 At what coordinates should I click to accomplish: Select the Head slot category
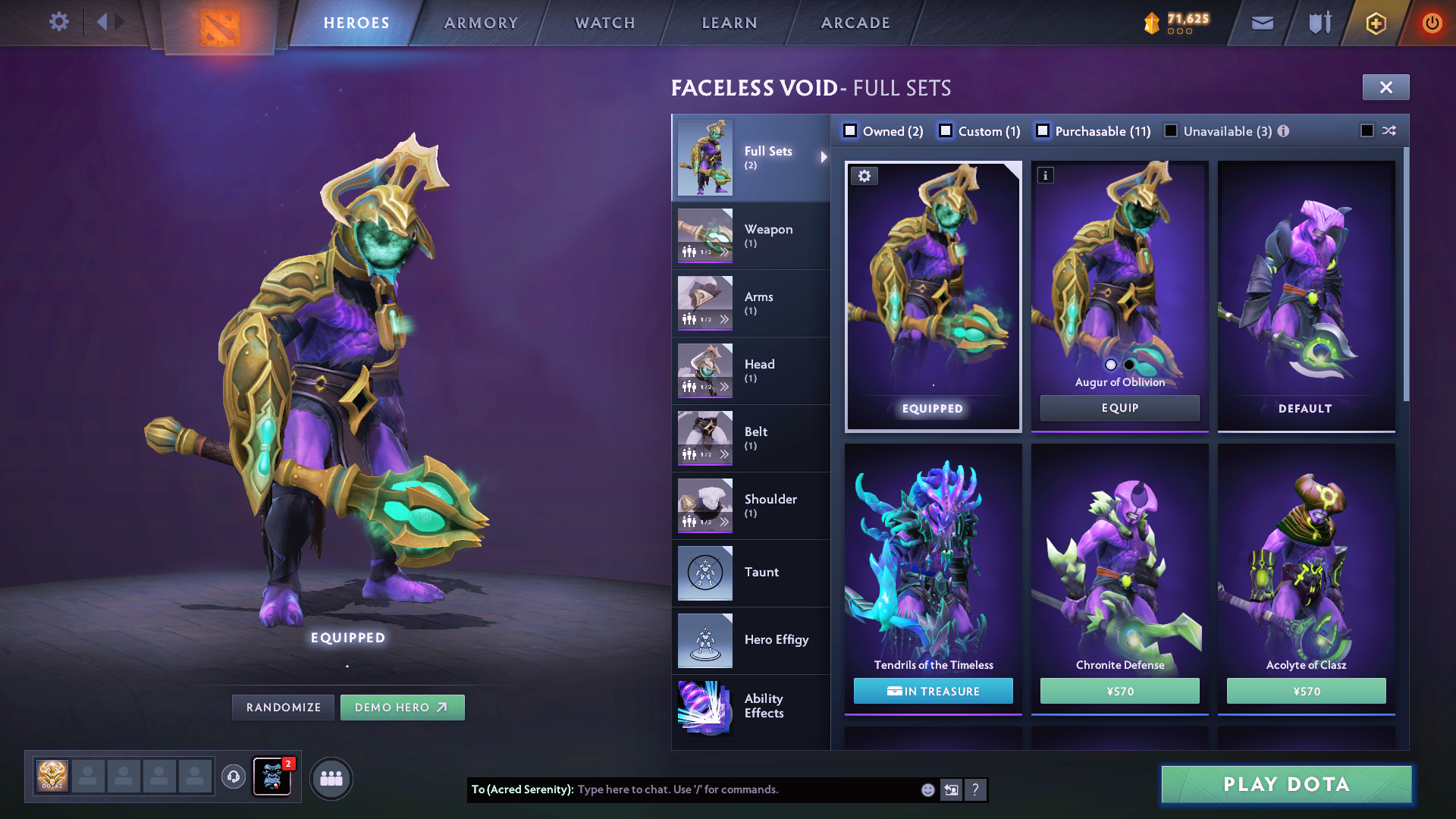(x=750, y=370)
